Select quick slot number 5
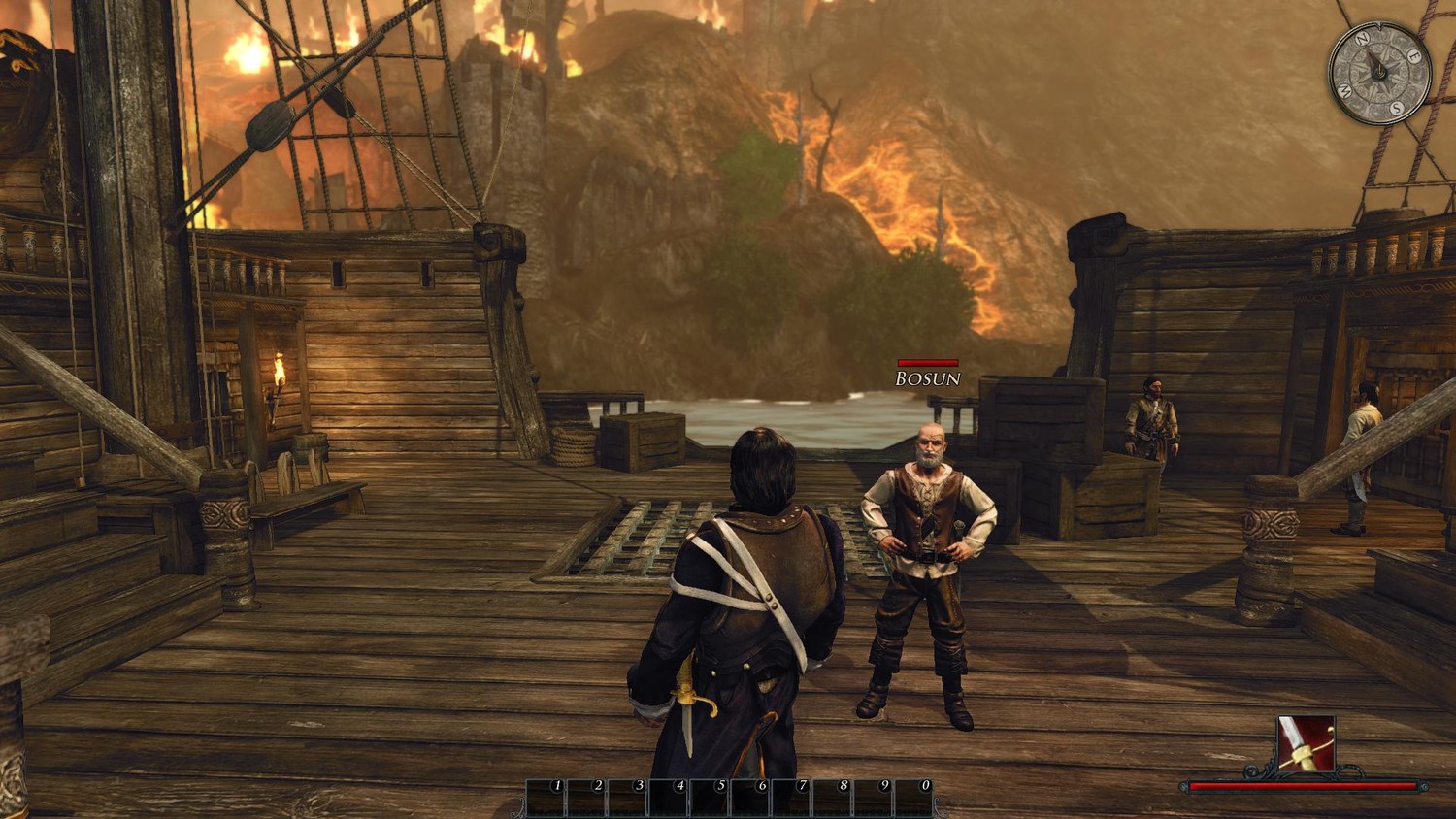 710,799
